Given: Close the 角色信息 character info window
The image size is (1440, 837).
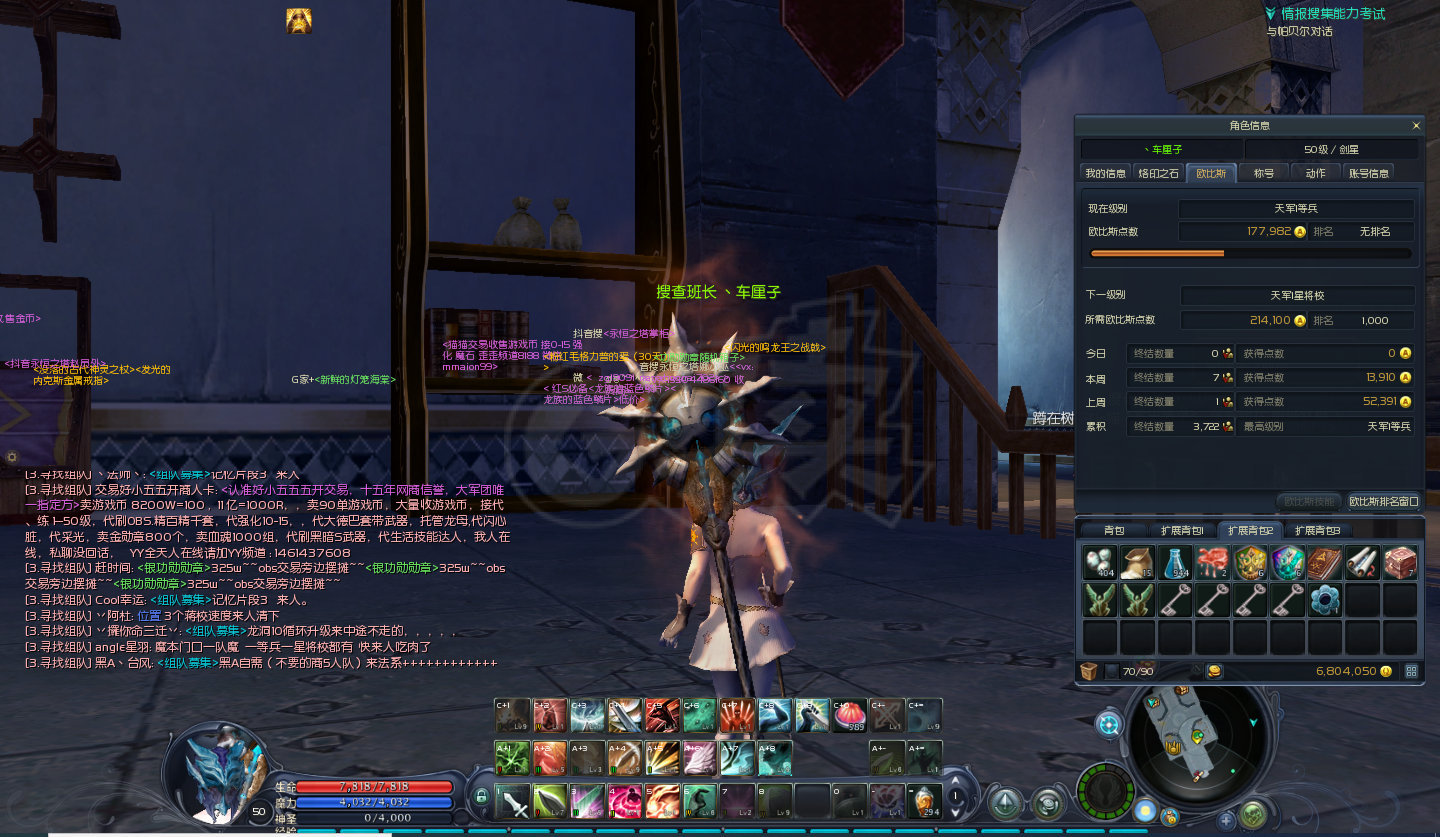Looking at the screenshot, I should (x=1416, y=126).
